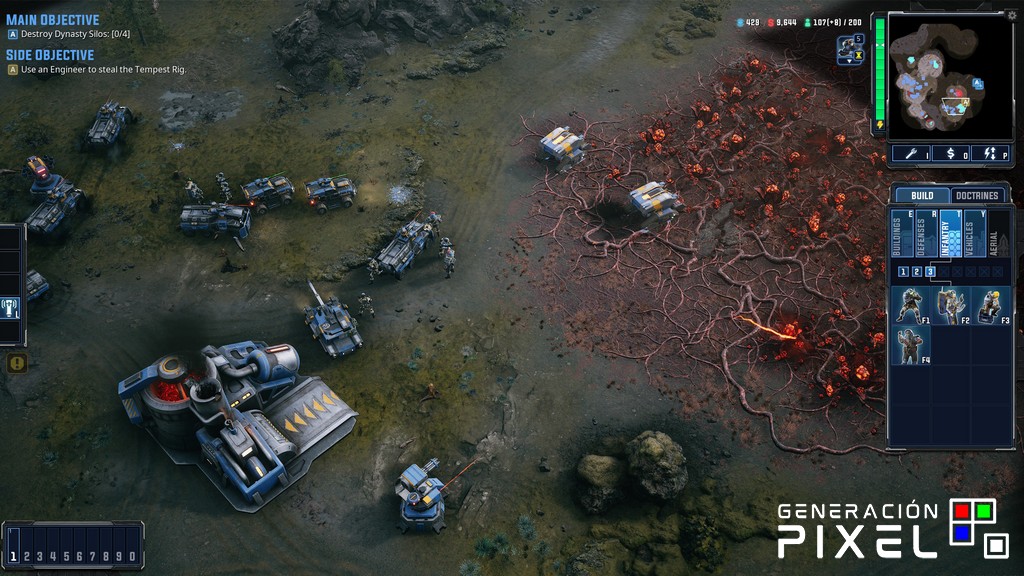Screen dimensions: 1024x576
Task: Open the Build tab
Action: [921, 196]
